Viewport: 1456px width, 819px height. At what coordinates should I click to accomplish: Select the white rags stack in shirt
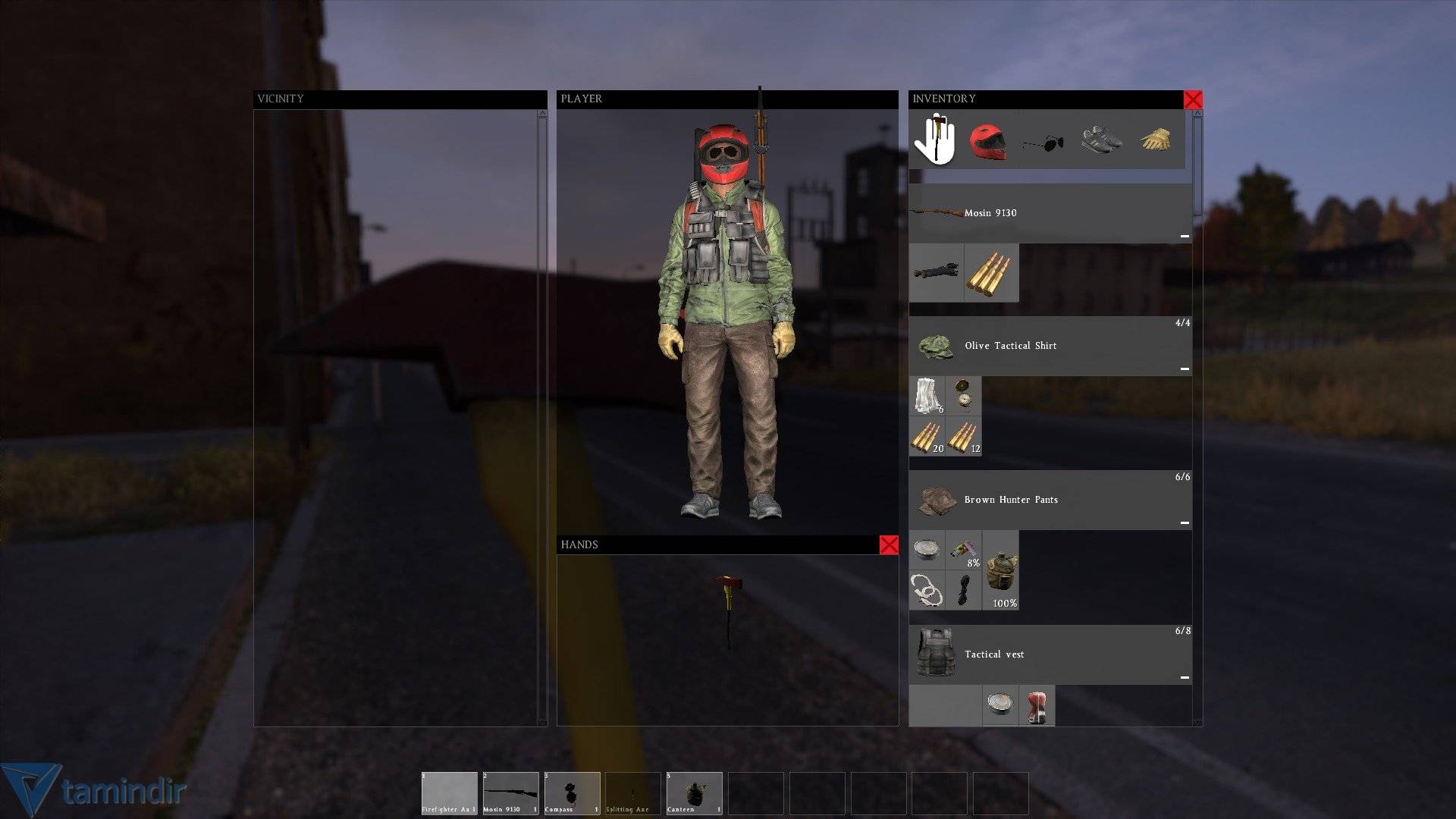coord(927,396)
